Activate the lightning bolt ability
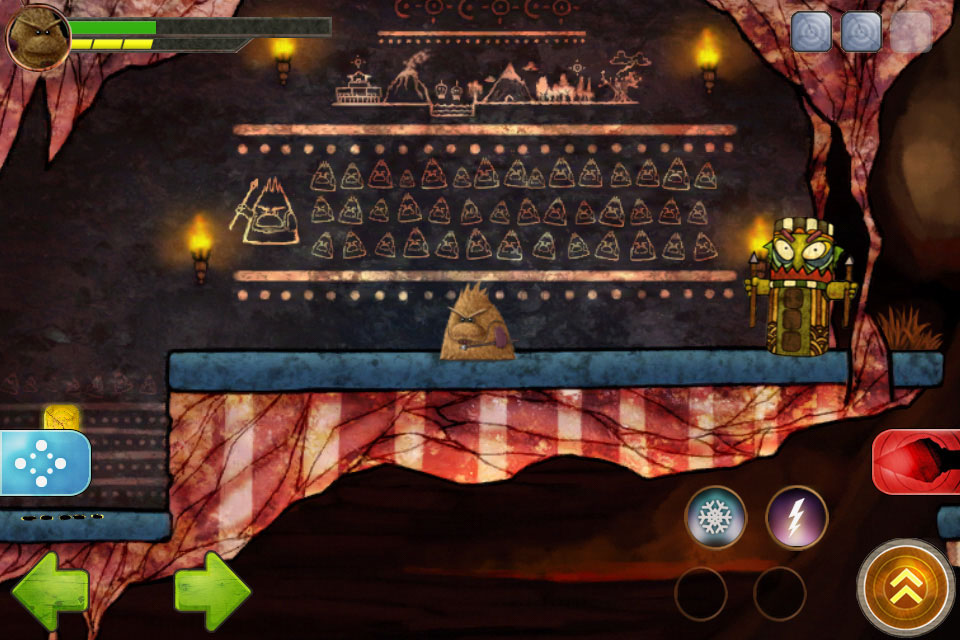 coord(796,517)
